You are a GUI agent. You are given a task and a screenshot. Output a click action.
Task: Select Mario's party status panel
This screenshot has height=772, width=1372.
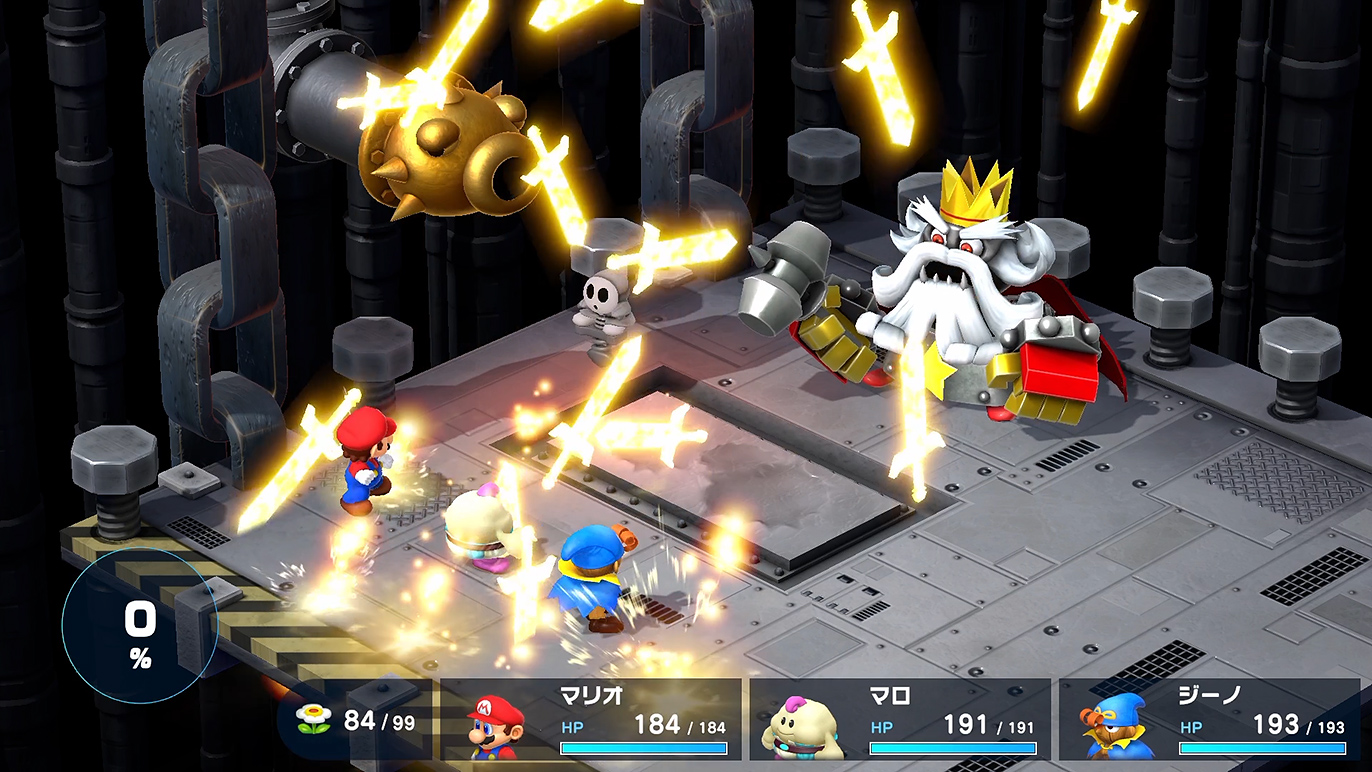(x=591, y=719)
